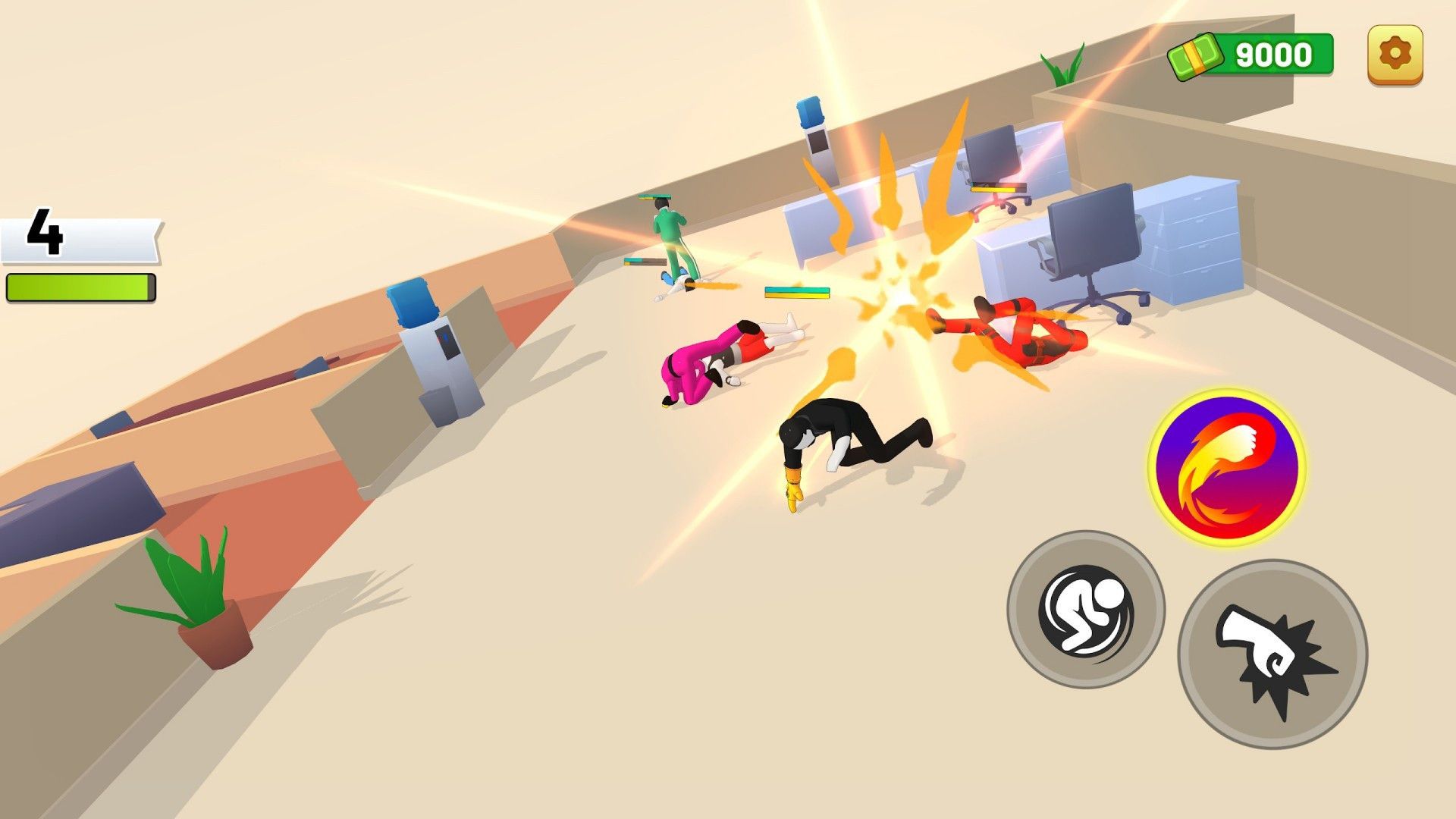This screenshot has width=1456, height=819.
Task: Tap the dodge roll button
Action: click(x=1085, y=609)
